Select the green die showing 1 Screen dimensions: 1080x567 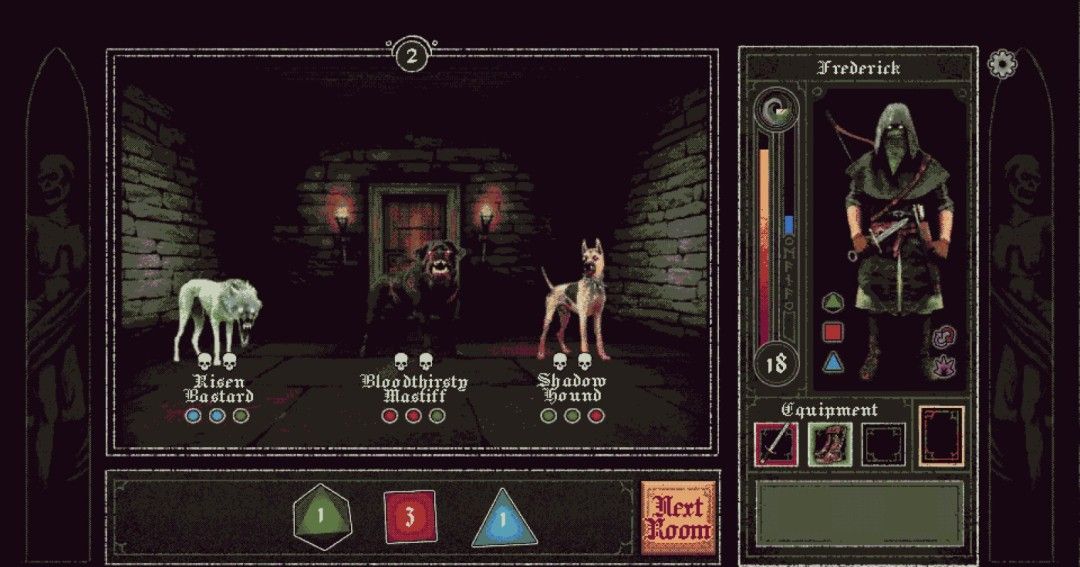click(x=322, y=517)
